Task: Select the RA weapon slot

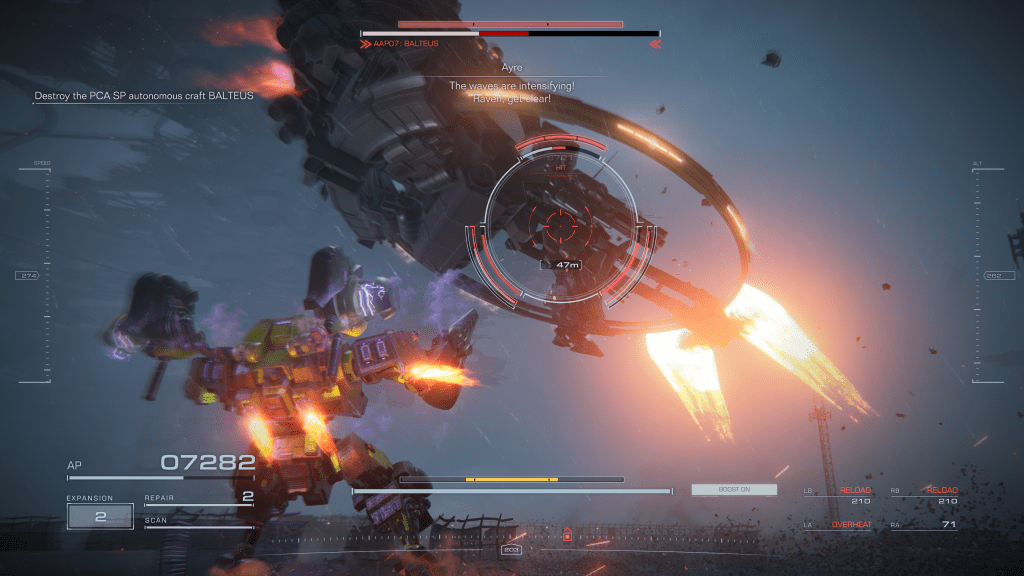Action: click(x=923, y=524)
